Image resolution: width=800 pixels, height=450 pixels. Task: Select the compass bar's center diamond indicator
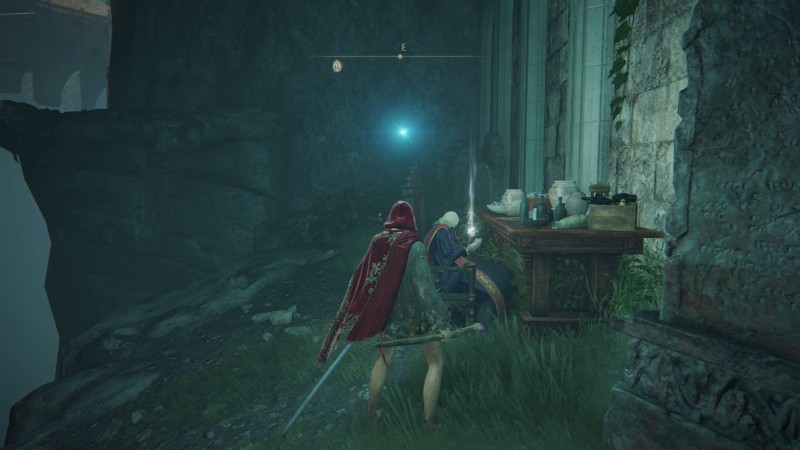(x=400, y=56)
